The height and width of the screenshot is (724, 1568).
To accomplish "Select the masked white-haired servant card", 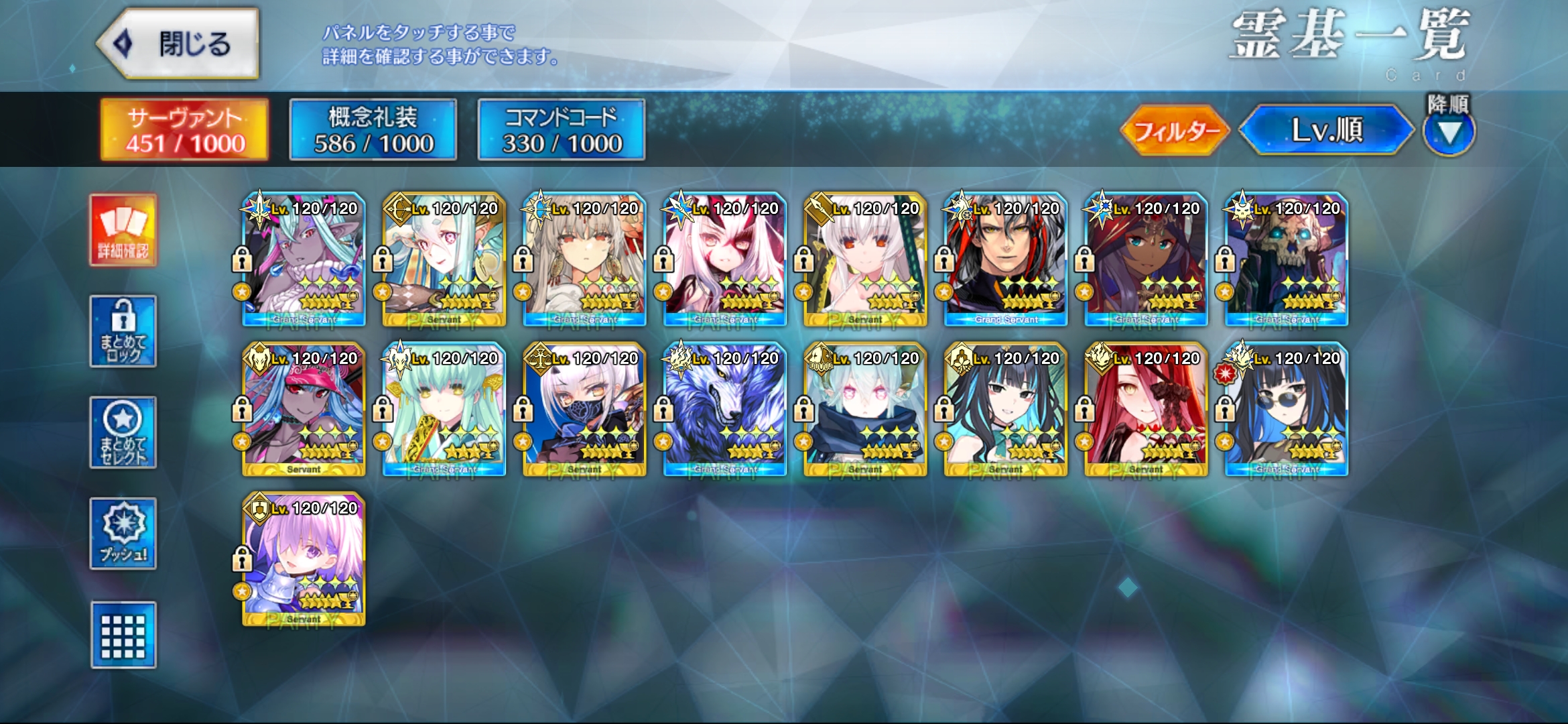I will [584, 410].
